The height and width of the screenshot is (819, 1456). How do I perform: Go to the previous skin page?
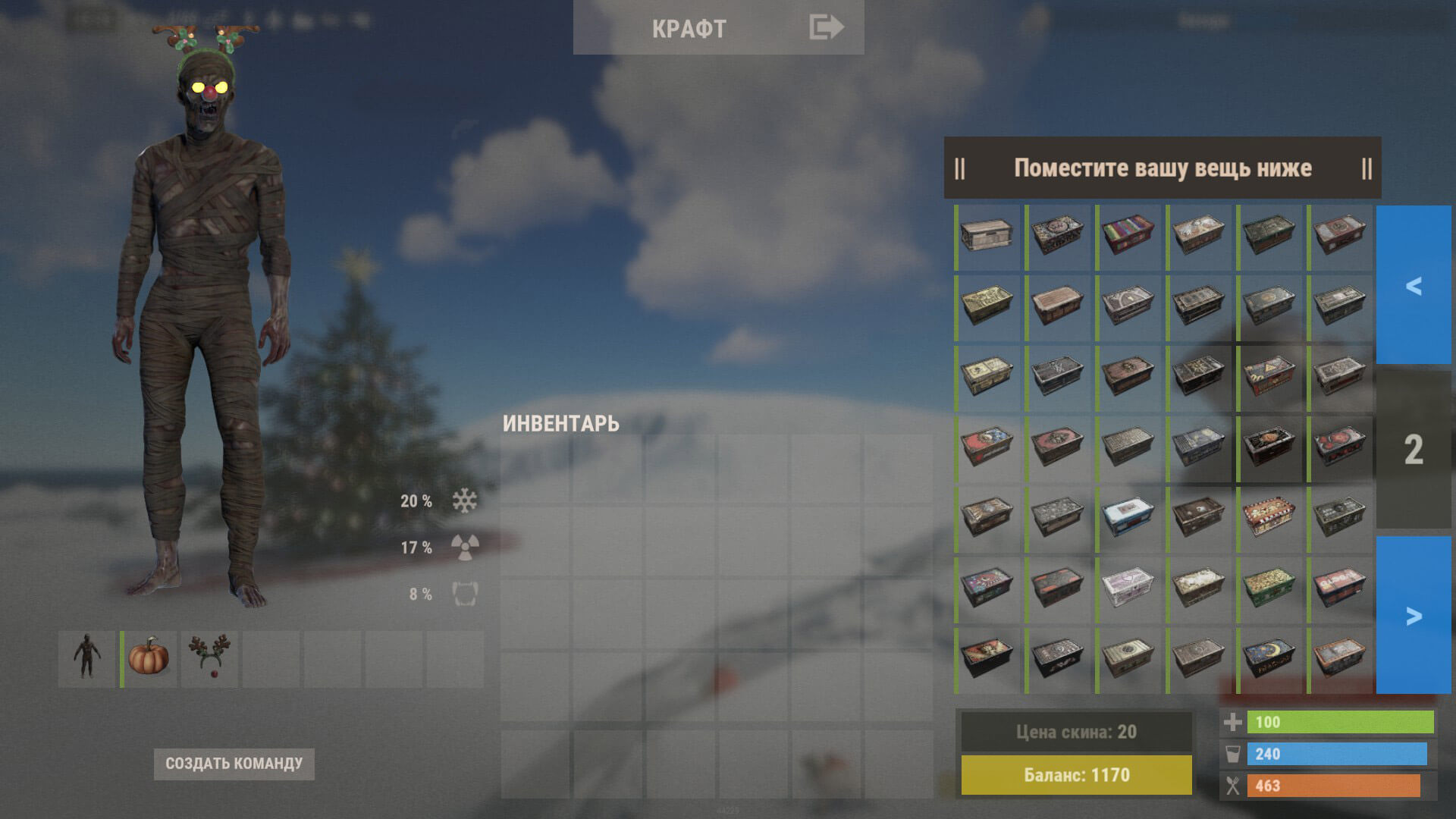1413,285
